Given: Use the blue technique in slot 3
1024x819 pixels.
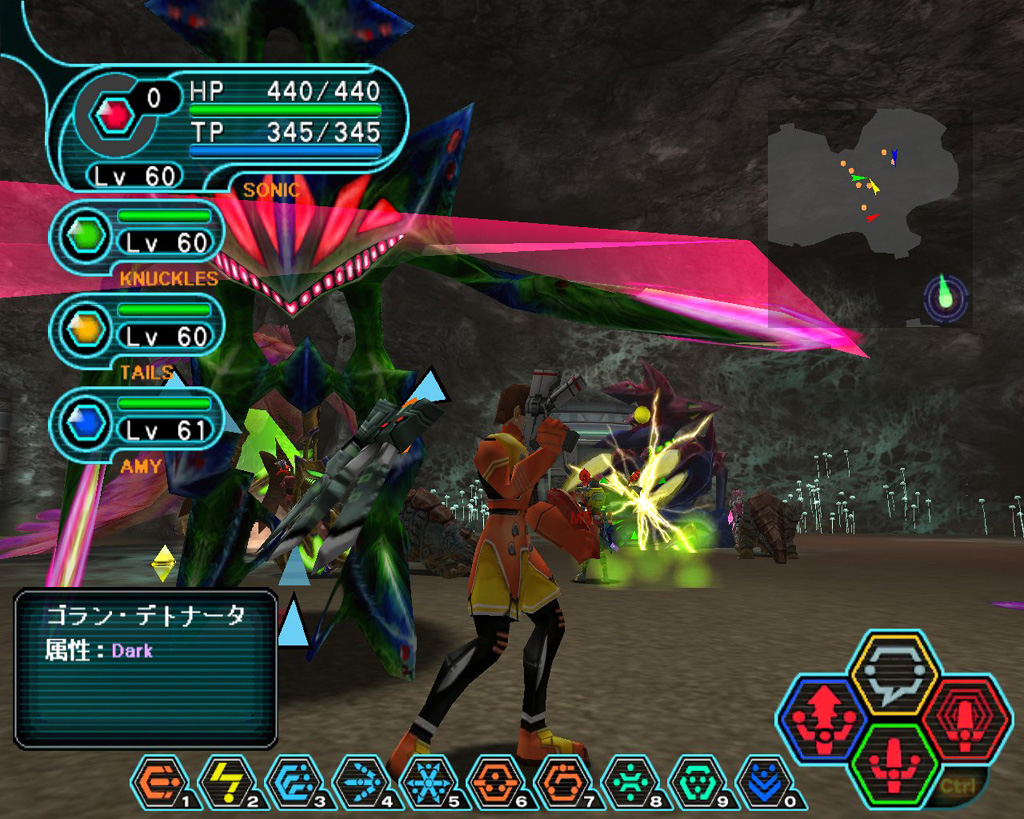Looking at the screenshot, I should point(295,780).
